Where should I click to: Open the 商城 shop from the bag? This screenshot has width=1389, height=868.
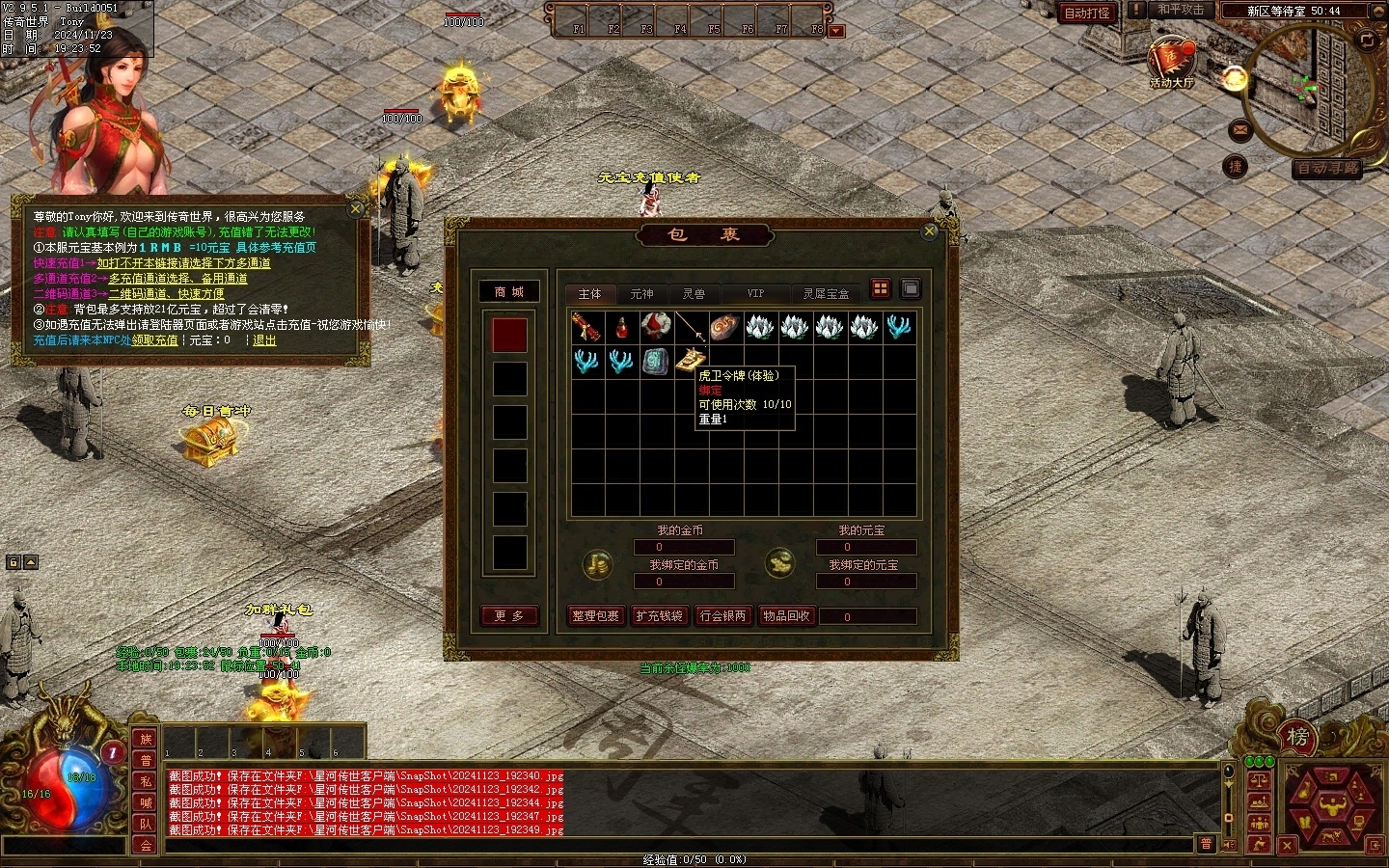(x=508, y=292)
